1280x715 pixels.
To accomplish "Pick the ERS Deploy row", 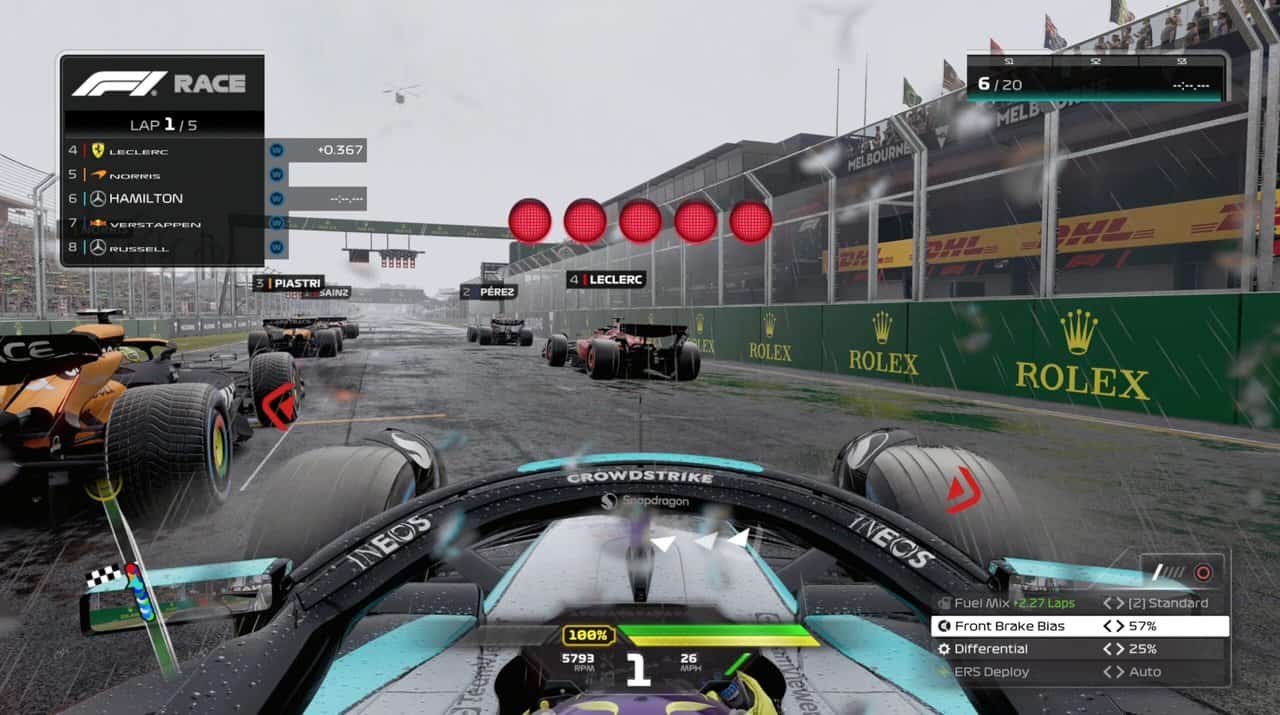I will pyautogui.click(x=1080, y=672).
